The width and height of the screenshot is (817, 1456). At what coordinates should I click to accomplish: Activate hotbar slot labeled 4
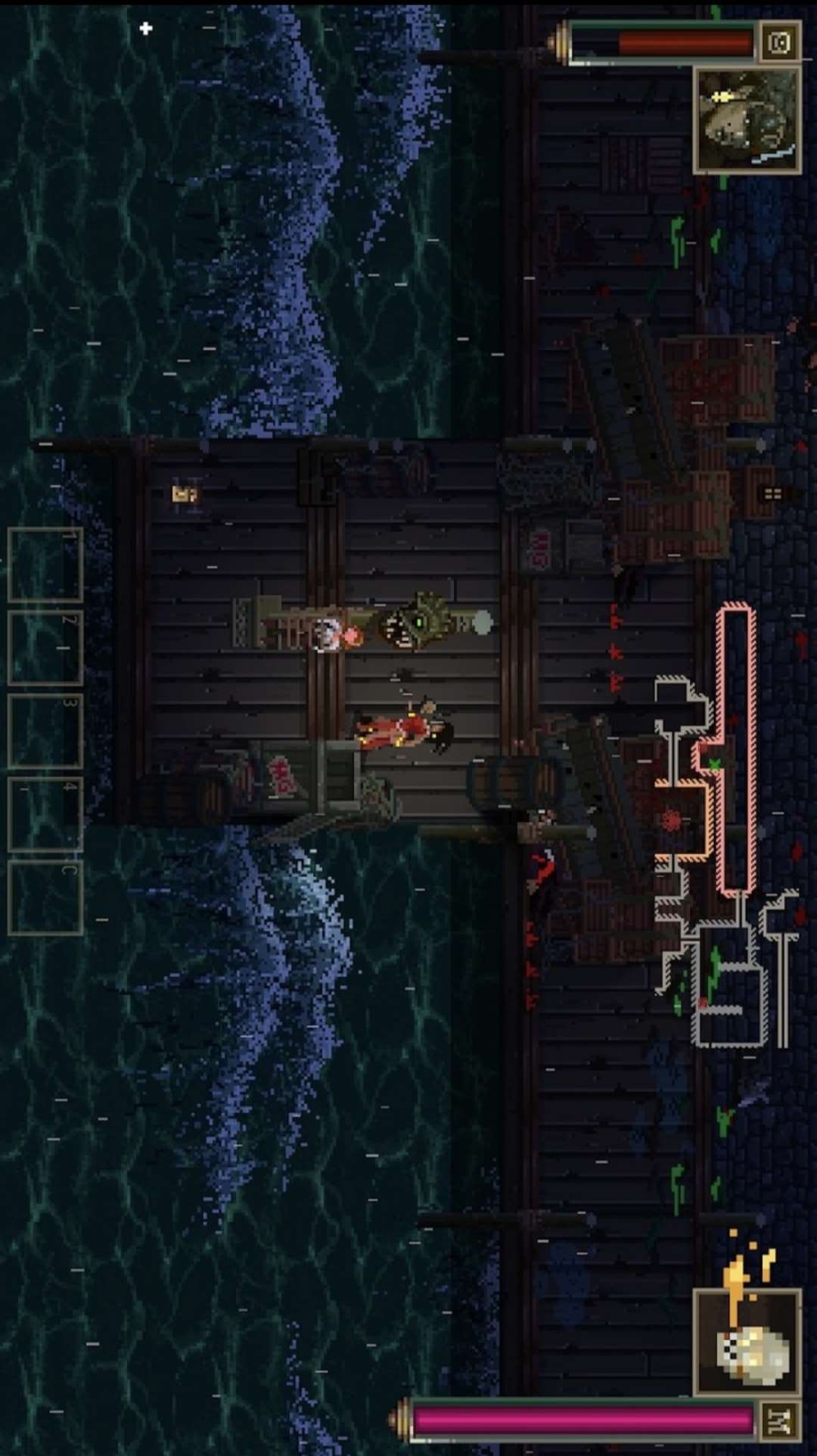coord(45,814)
